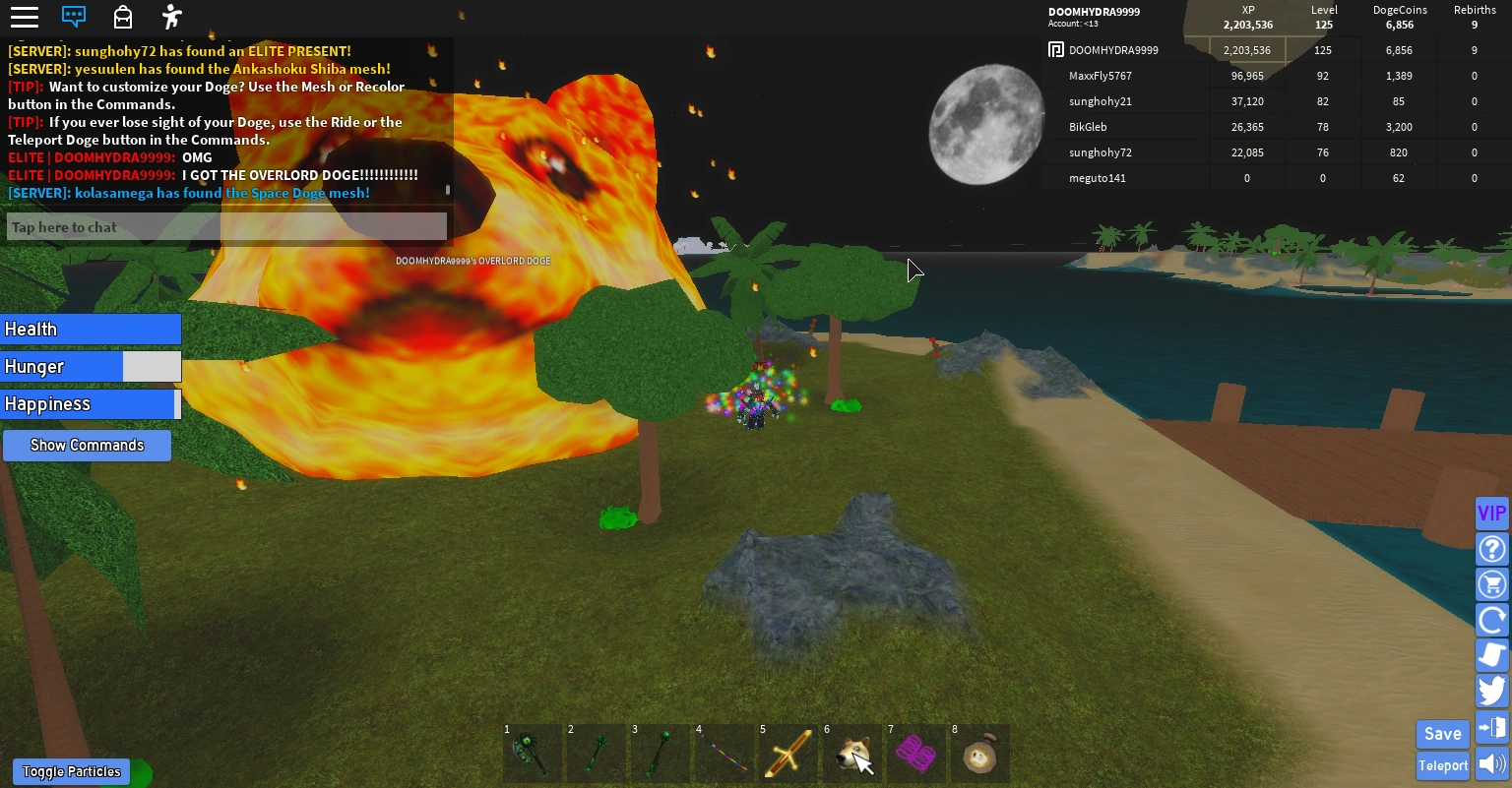Click the VIP gamepass icon
Viewport: 1512px width, 788px height.
point(1492,513)
